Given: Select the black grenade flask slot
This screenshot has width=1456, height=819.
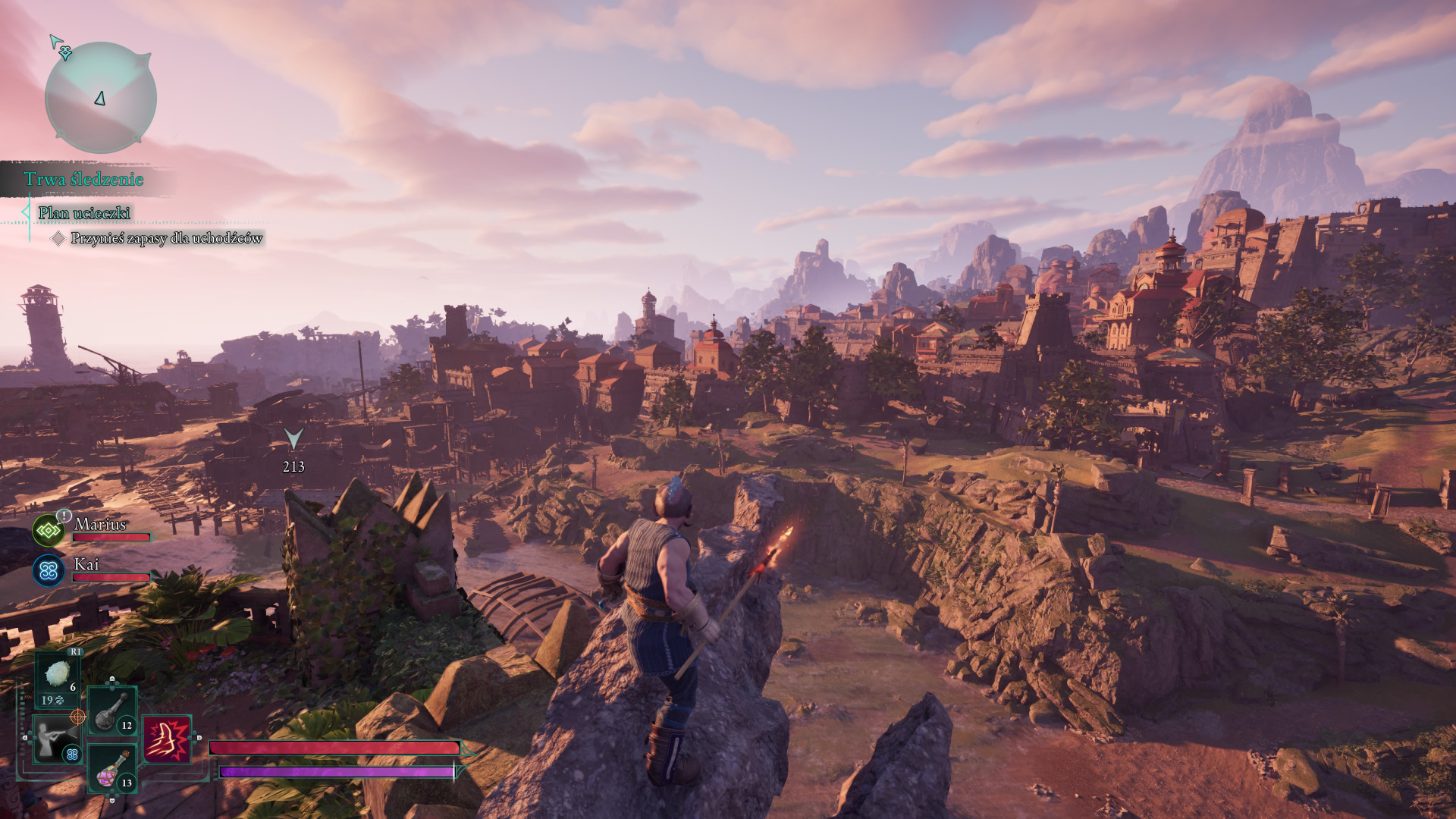Looking at the screenshot, I should pos(112,711).
